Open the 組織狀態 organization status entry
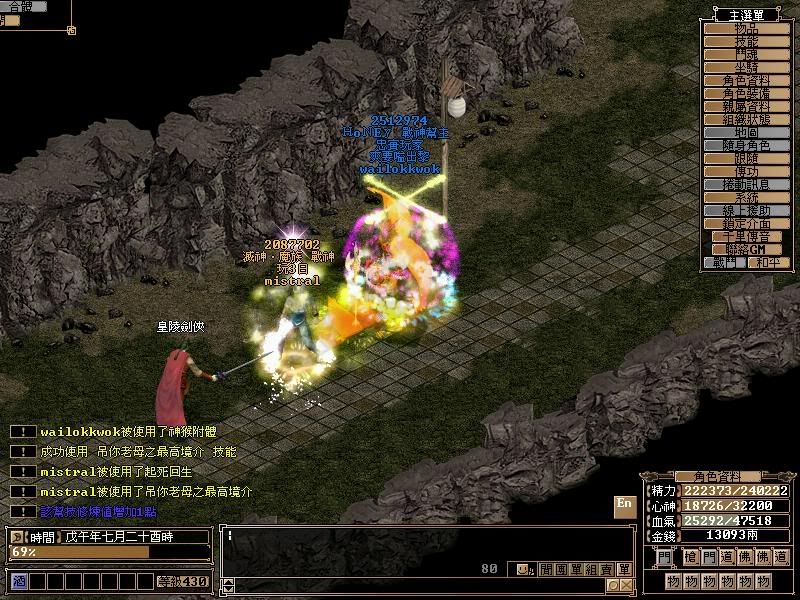This screenshot has width=800, height=600. coord(746,119)
